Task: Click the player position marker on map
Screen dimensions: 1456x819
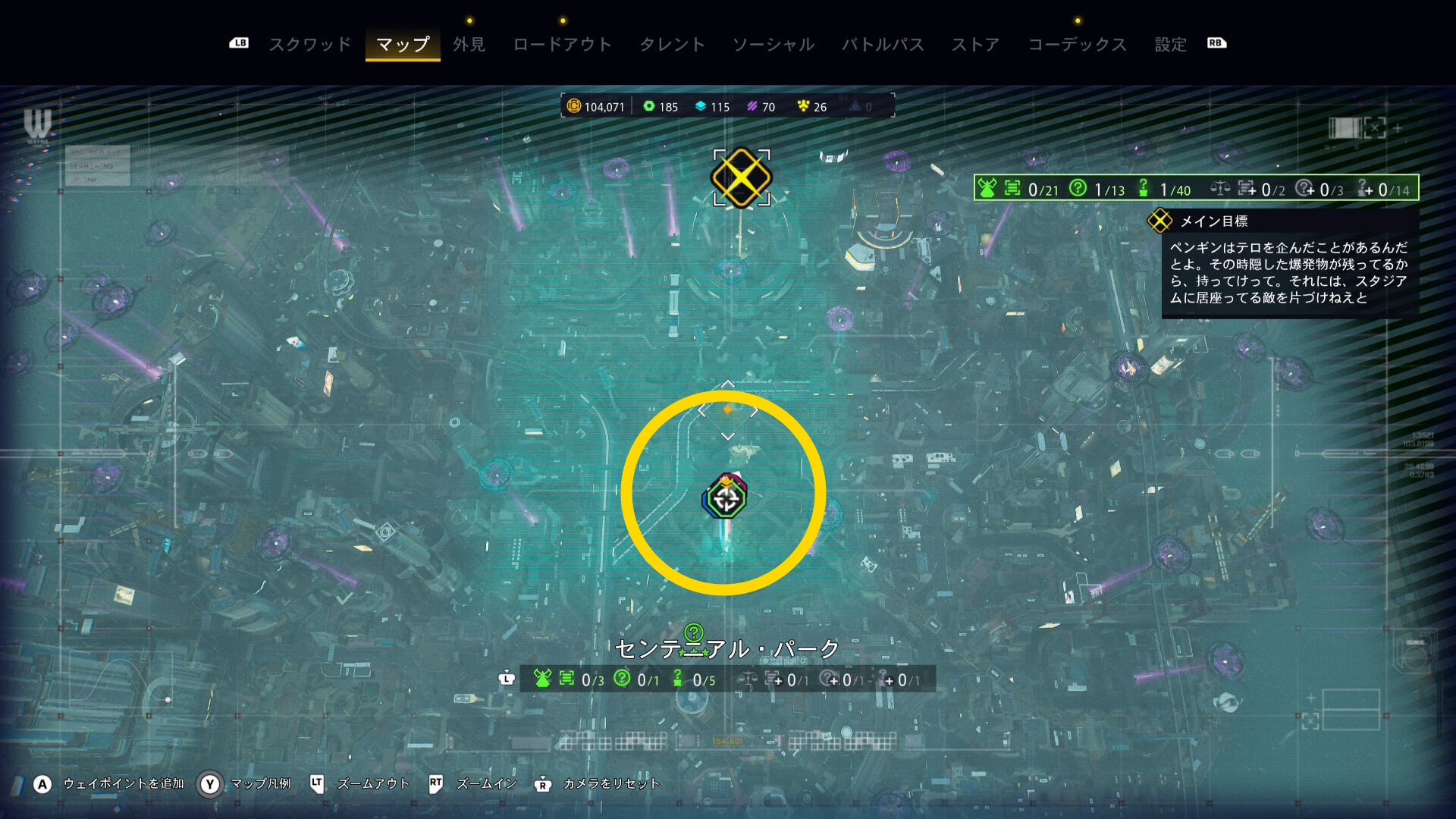Action: point(726,497)
